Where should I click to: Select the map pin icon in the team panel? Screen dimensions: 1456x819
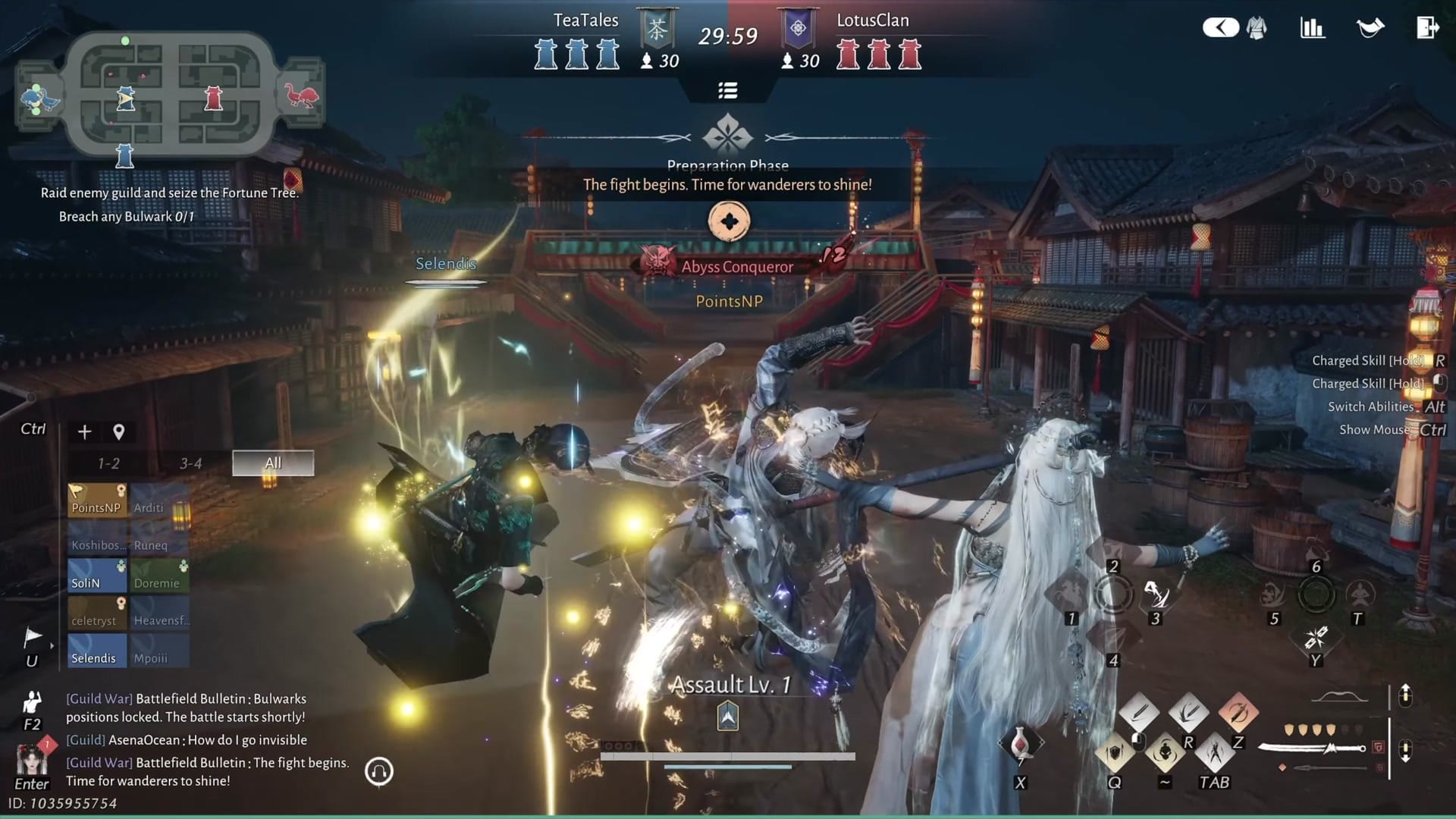tap(118, 432)
